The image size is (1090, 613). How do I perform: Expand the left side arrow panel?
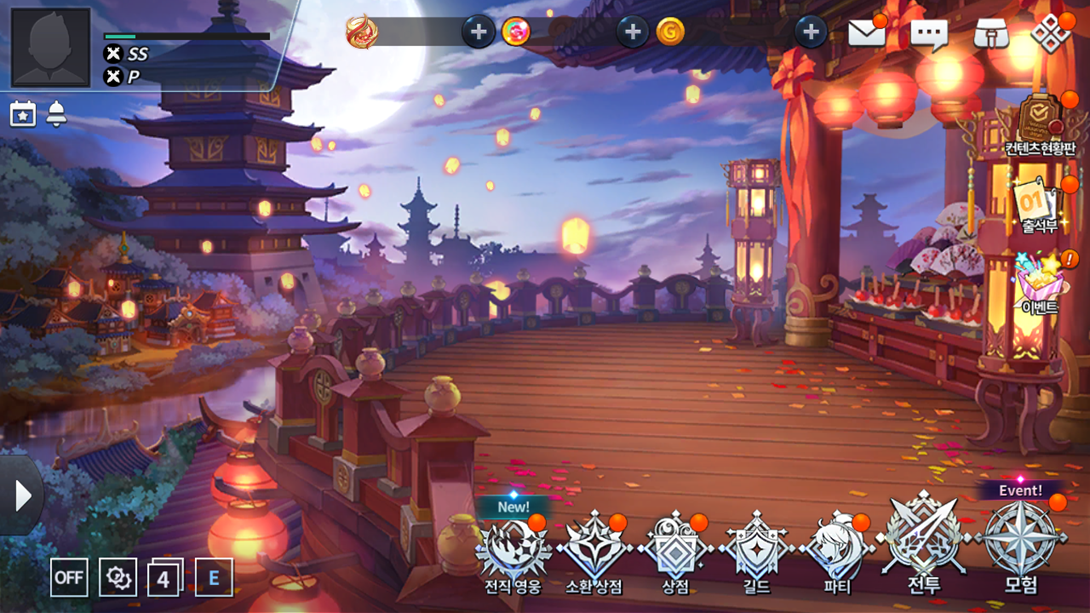[x=22, y=495]
